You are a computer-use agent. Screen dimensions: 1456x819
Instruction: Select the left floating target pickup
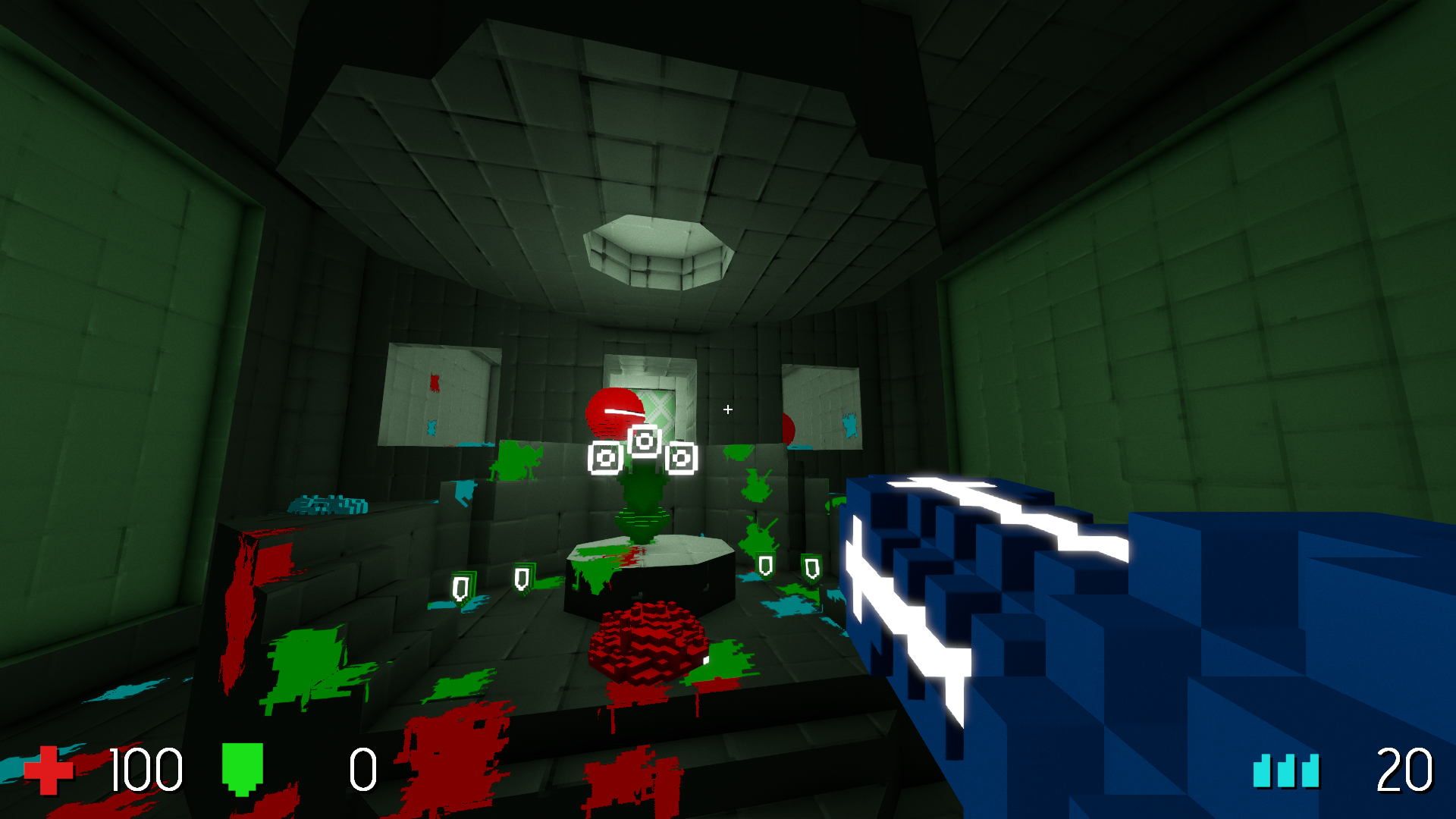point(604,458)
